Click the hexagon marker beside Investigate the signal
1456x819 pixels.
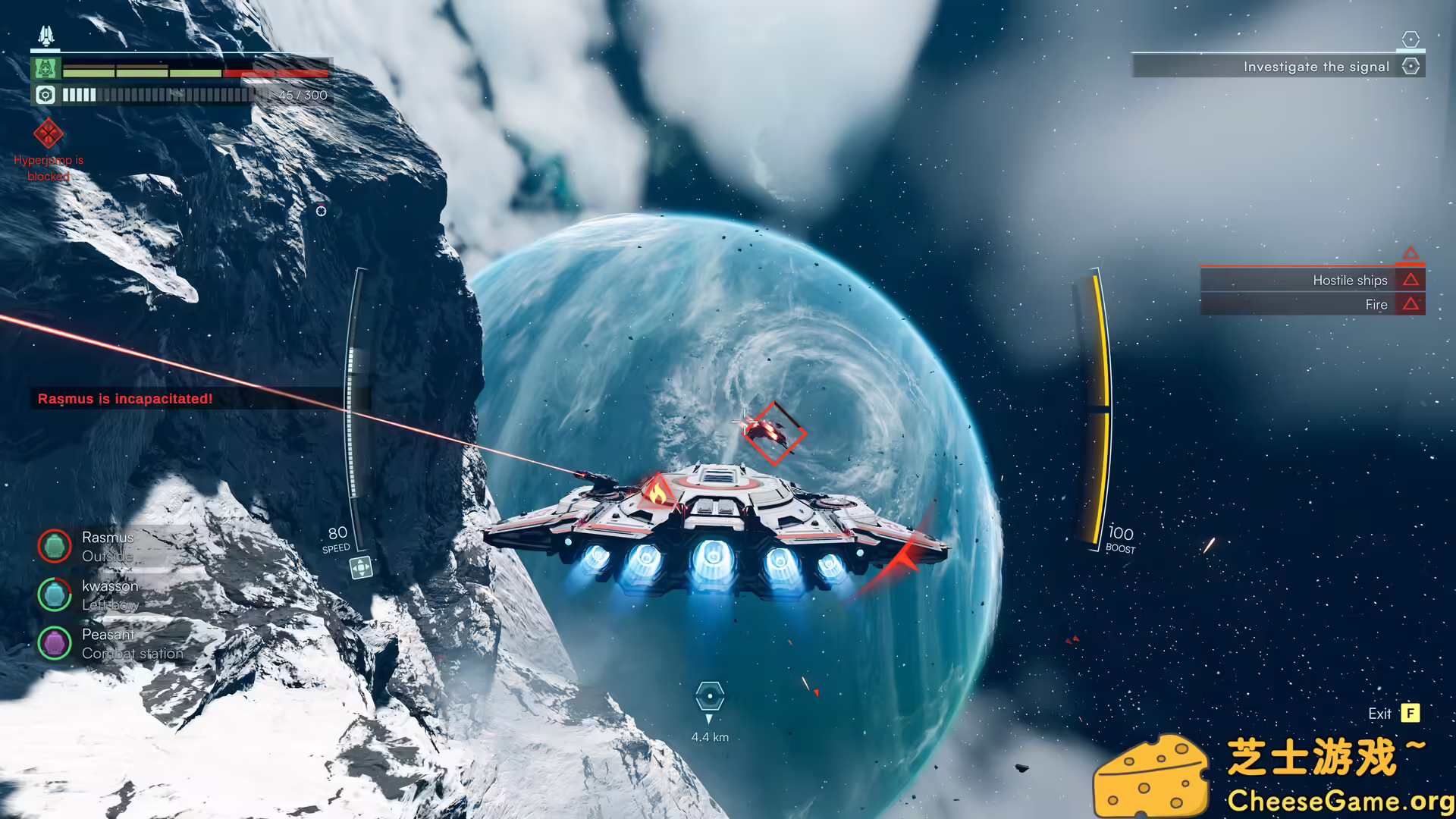click(x=1410, y=67)
